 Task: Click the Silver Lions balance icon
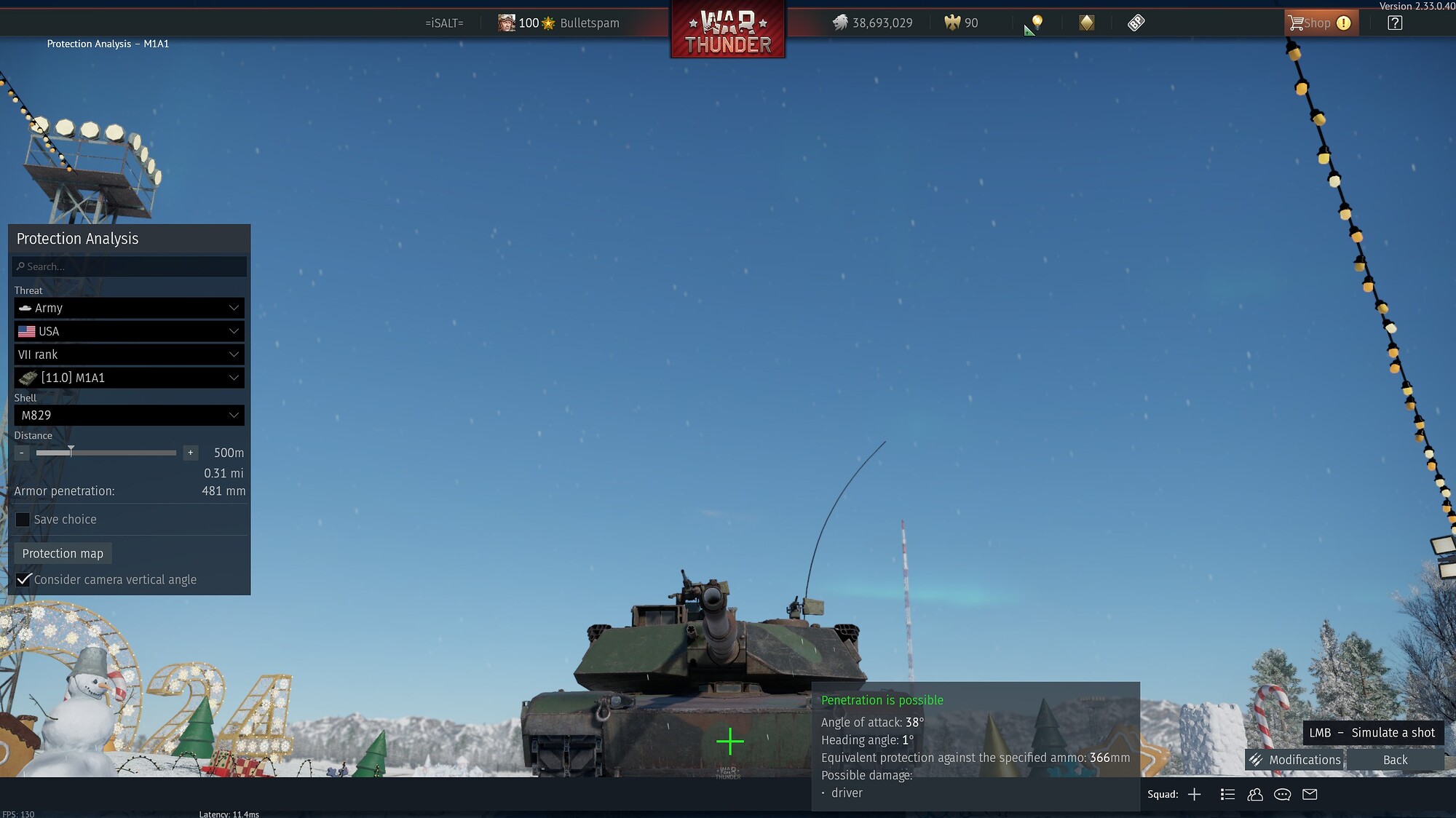(x=841, y=23)
